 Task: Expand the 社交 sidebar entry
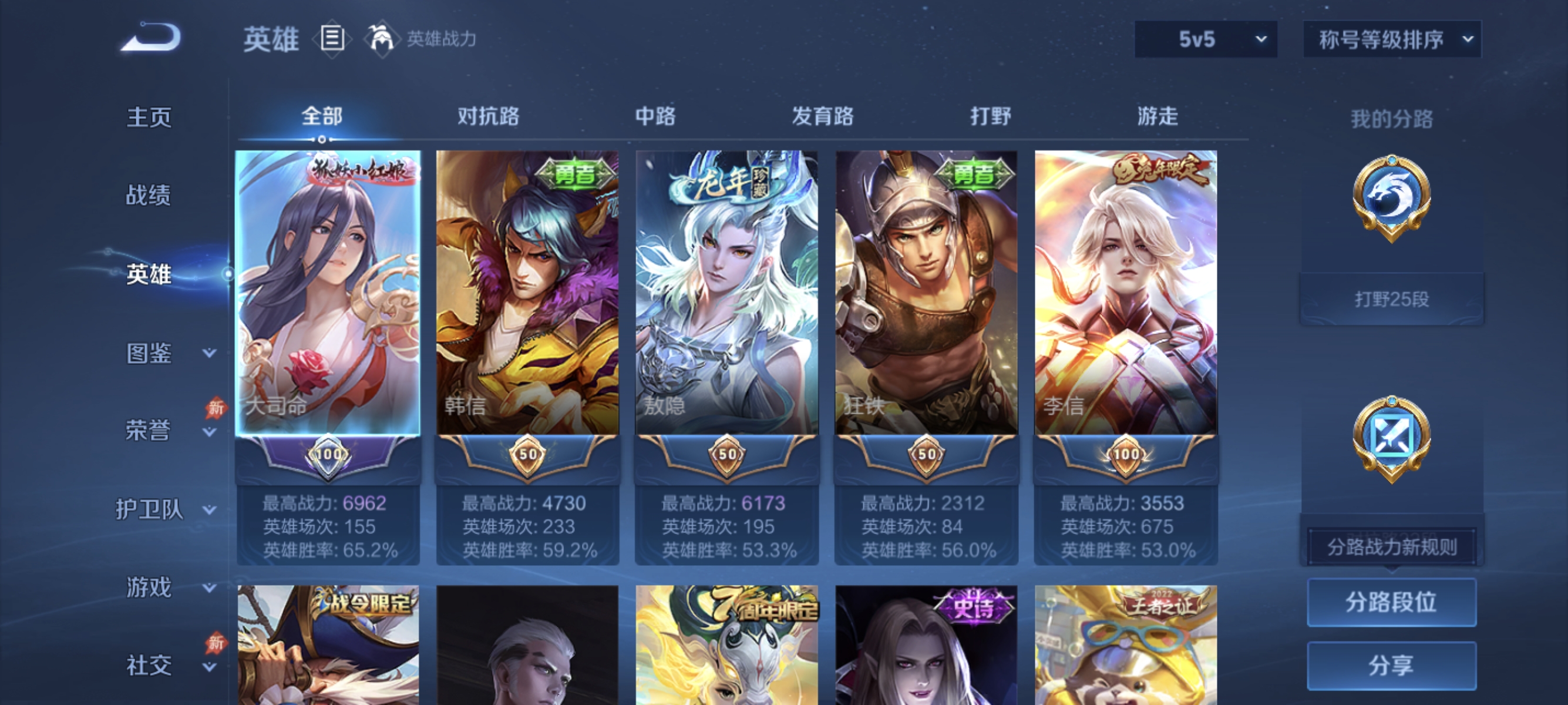[150, 665]
